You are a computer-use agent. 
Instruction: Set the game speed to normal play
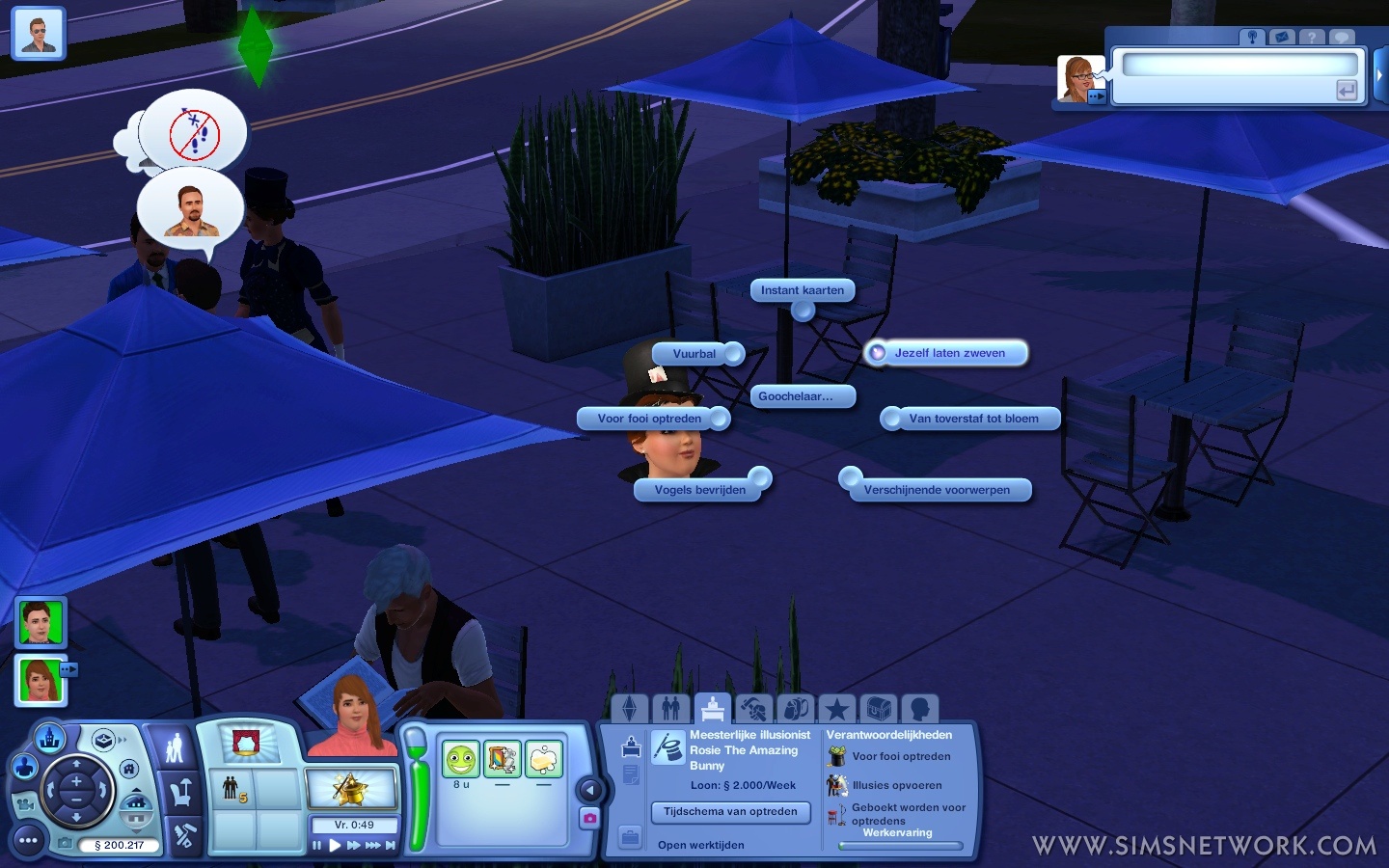tap(335, 846)
